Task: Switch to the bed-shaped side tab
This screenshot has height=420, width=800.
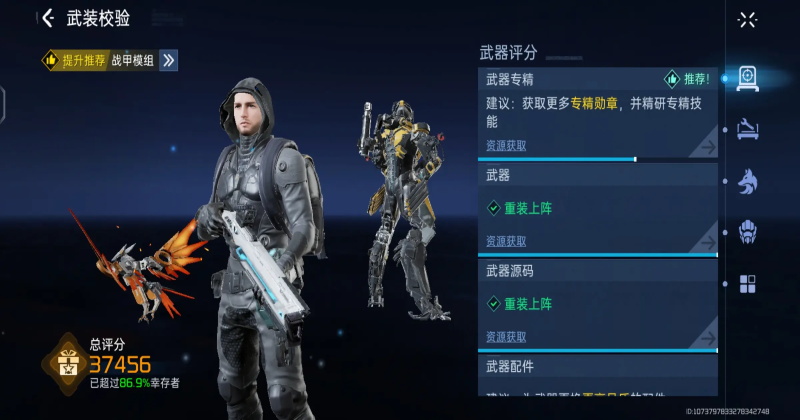Action: click(747, 127)
